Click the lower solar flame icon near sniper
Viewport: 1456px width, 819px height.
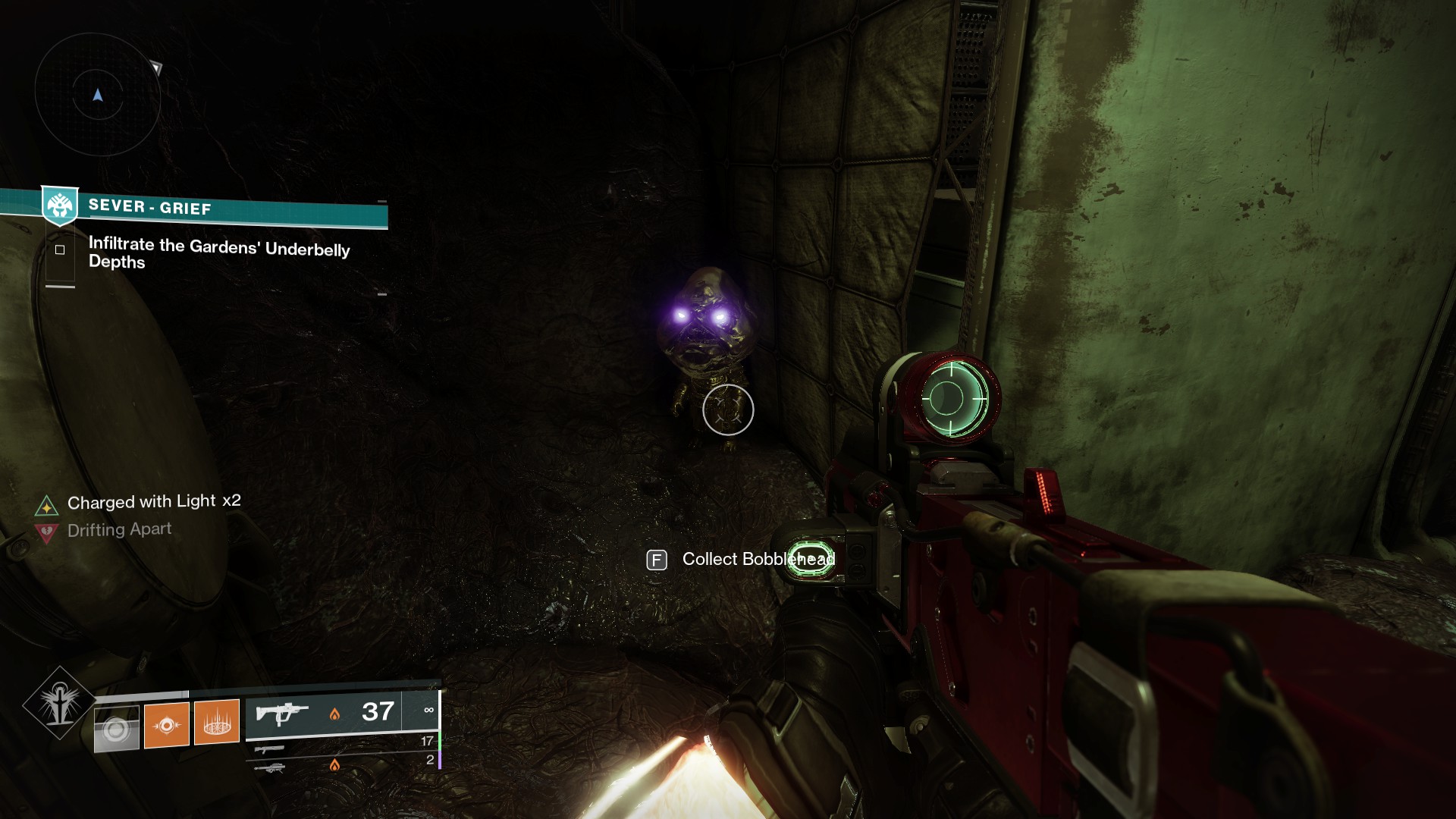coord(336,764)
